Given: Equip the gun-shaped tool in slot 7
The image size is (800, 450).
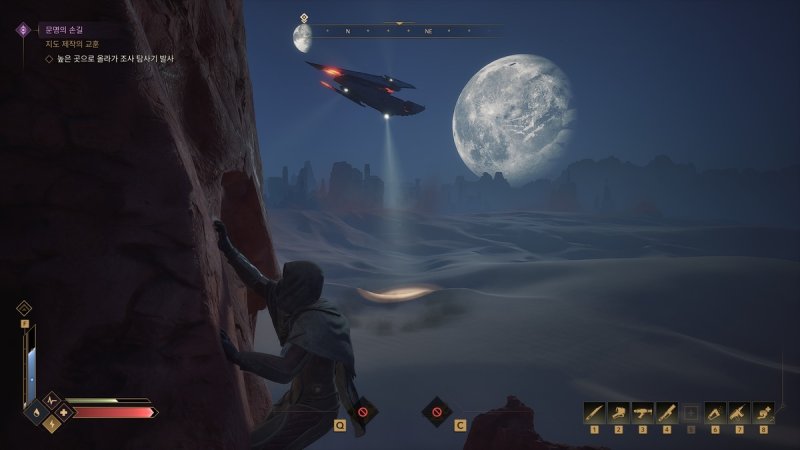Looking at the screenshot, I should click(x=738, y=411).
